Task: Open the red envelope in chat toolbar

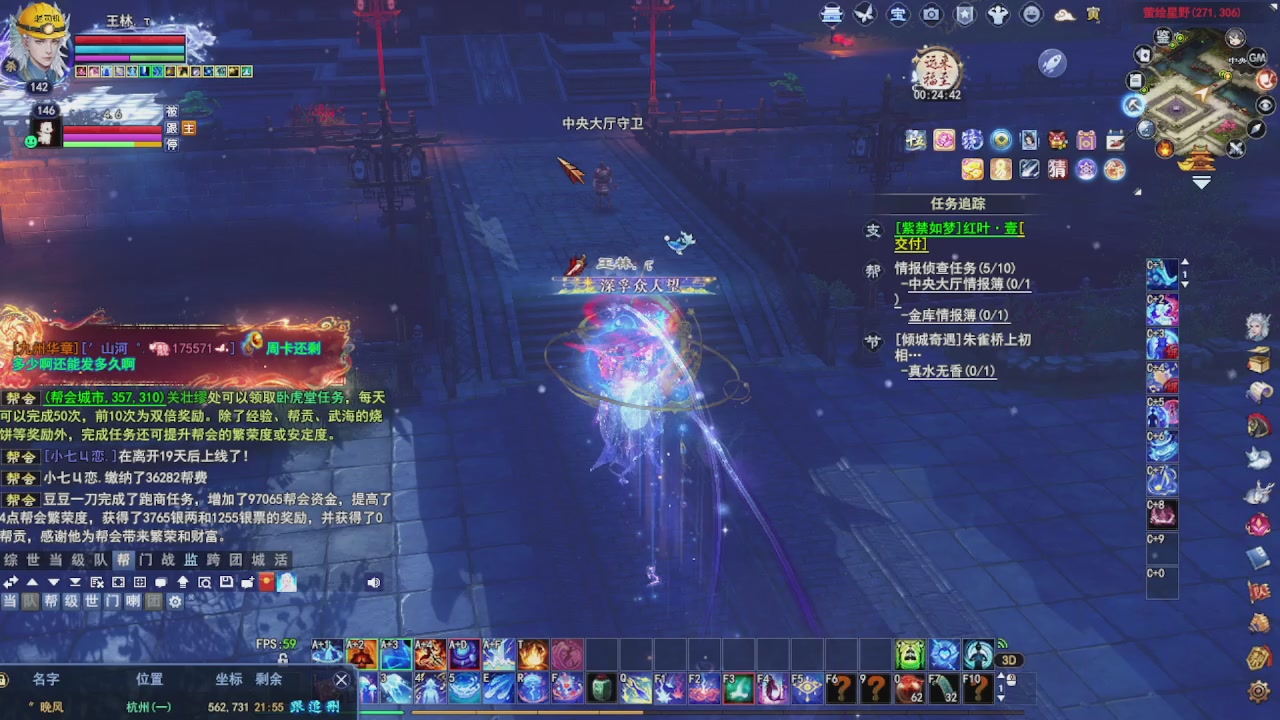Action: (x=265, y=582)
